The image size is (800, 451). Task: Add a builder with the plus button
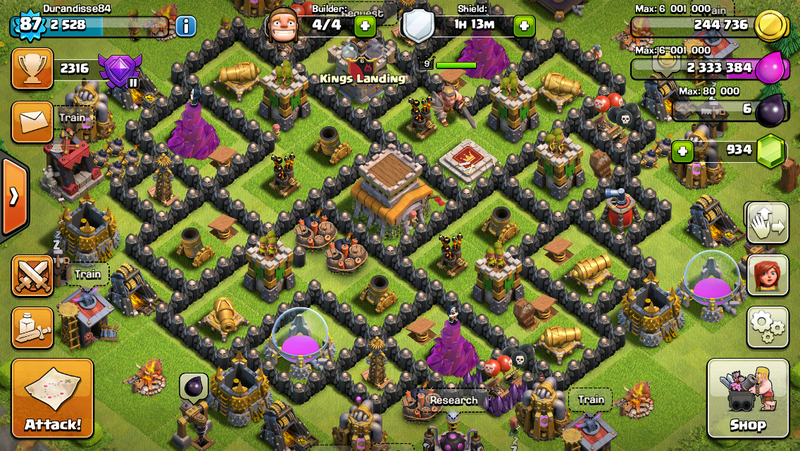click(x=365, y=26)
